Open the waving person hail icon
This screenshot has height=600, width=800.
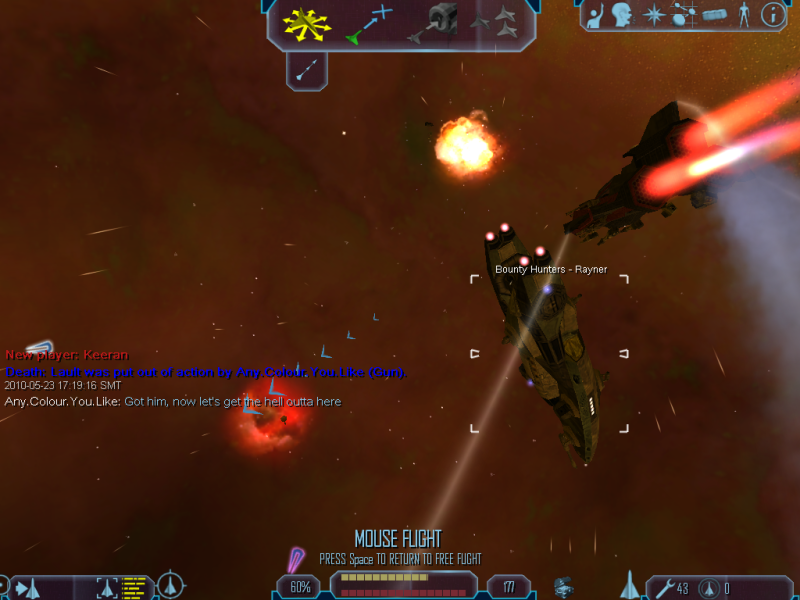click(596, 15)
